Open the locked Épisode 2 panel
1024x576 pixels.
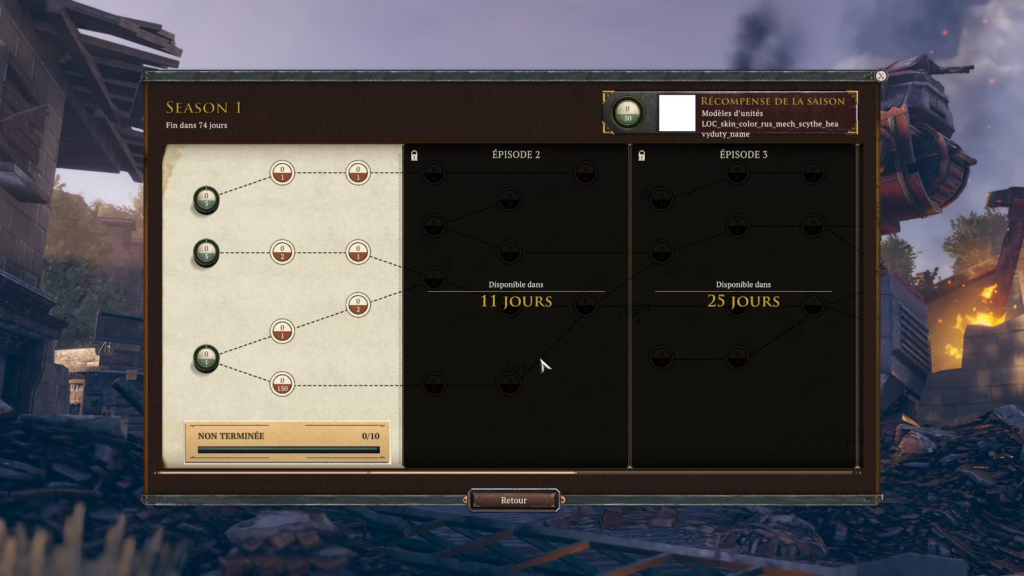click(516, 300)
